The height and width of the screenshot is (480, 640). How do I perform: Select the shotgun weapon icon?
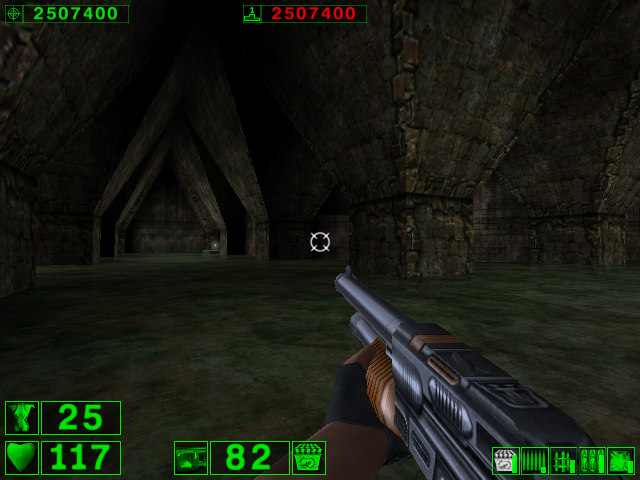[191, 458]
